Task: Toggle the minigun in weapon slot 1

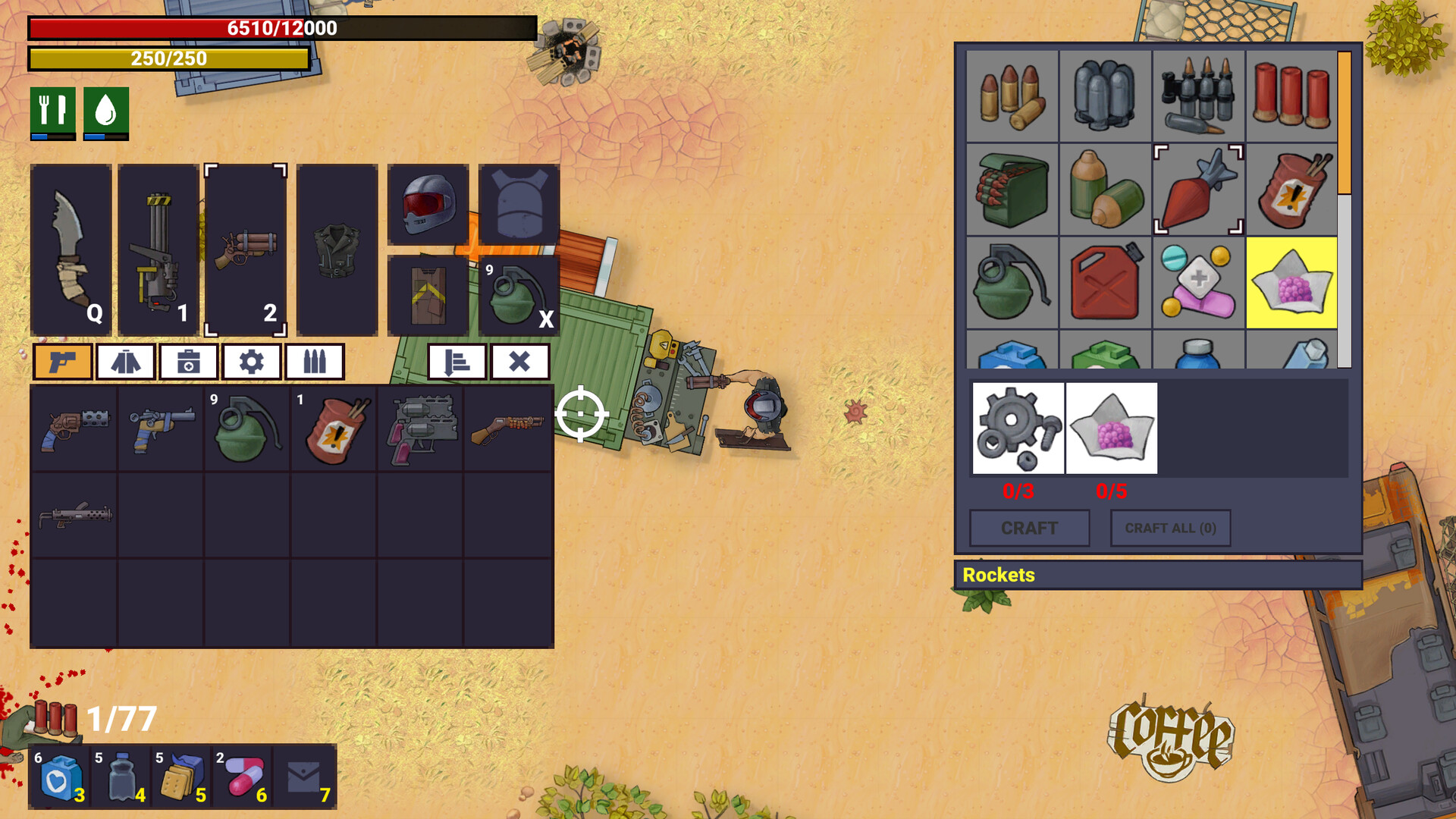Action: pyautogui.click(x=159, y=248)
